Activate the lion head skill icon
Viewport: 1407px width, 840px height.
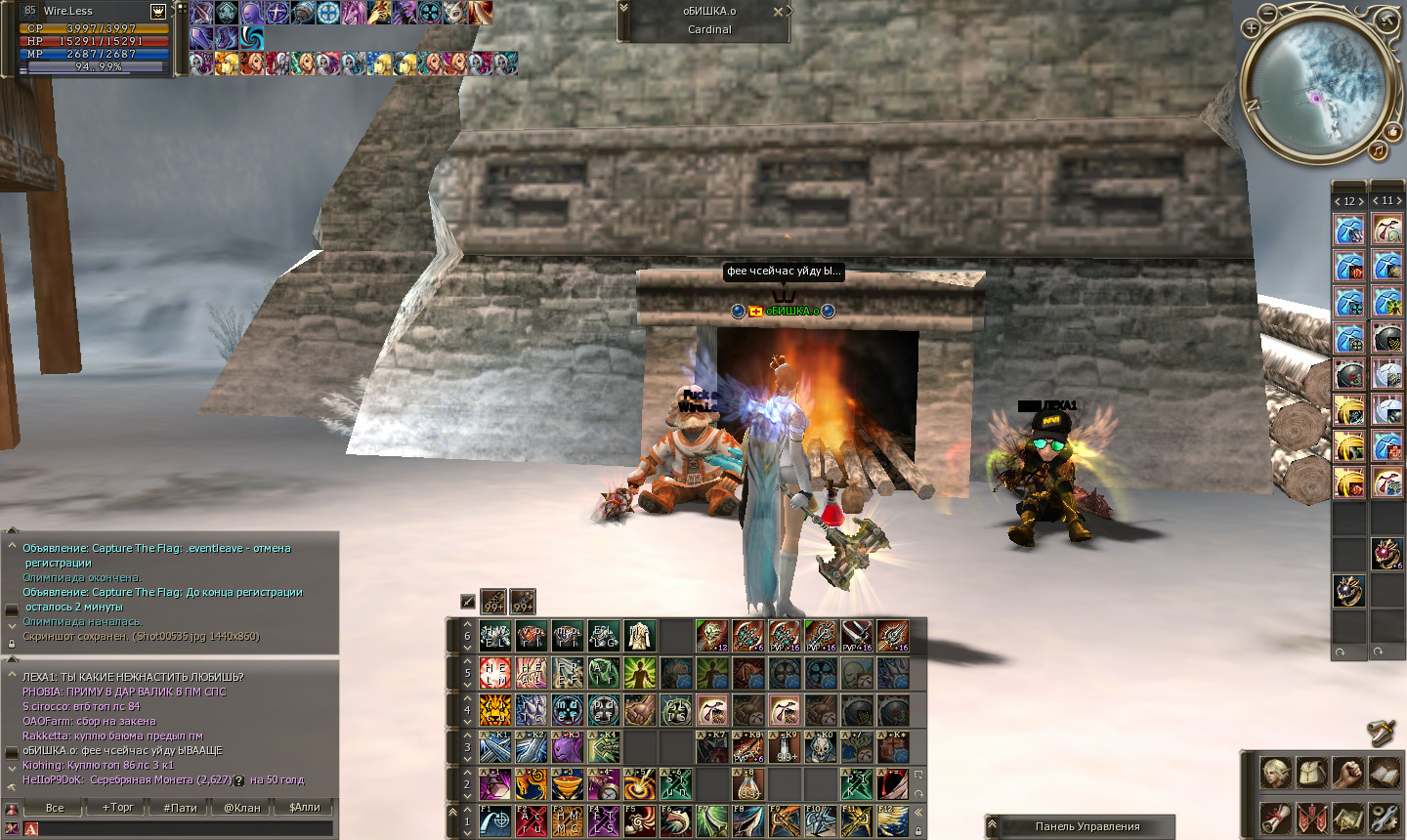[x=495, y=710]
